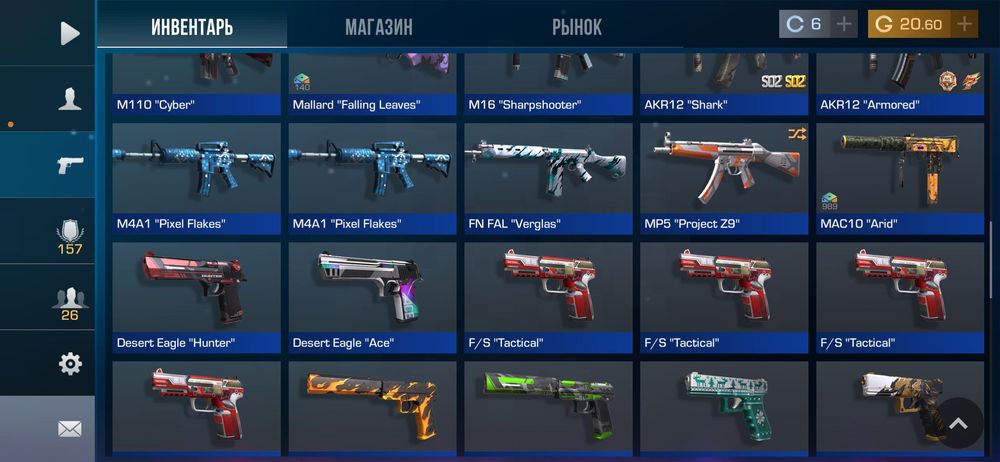This screenshot has width=1000, height=462.
Task: Open the rank shield with 157
Action: point(69,233)
